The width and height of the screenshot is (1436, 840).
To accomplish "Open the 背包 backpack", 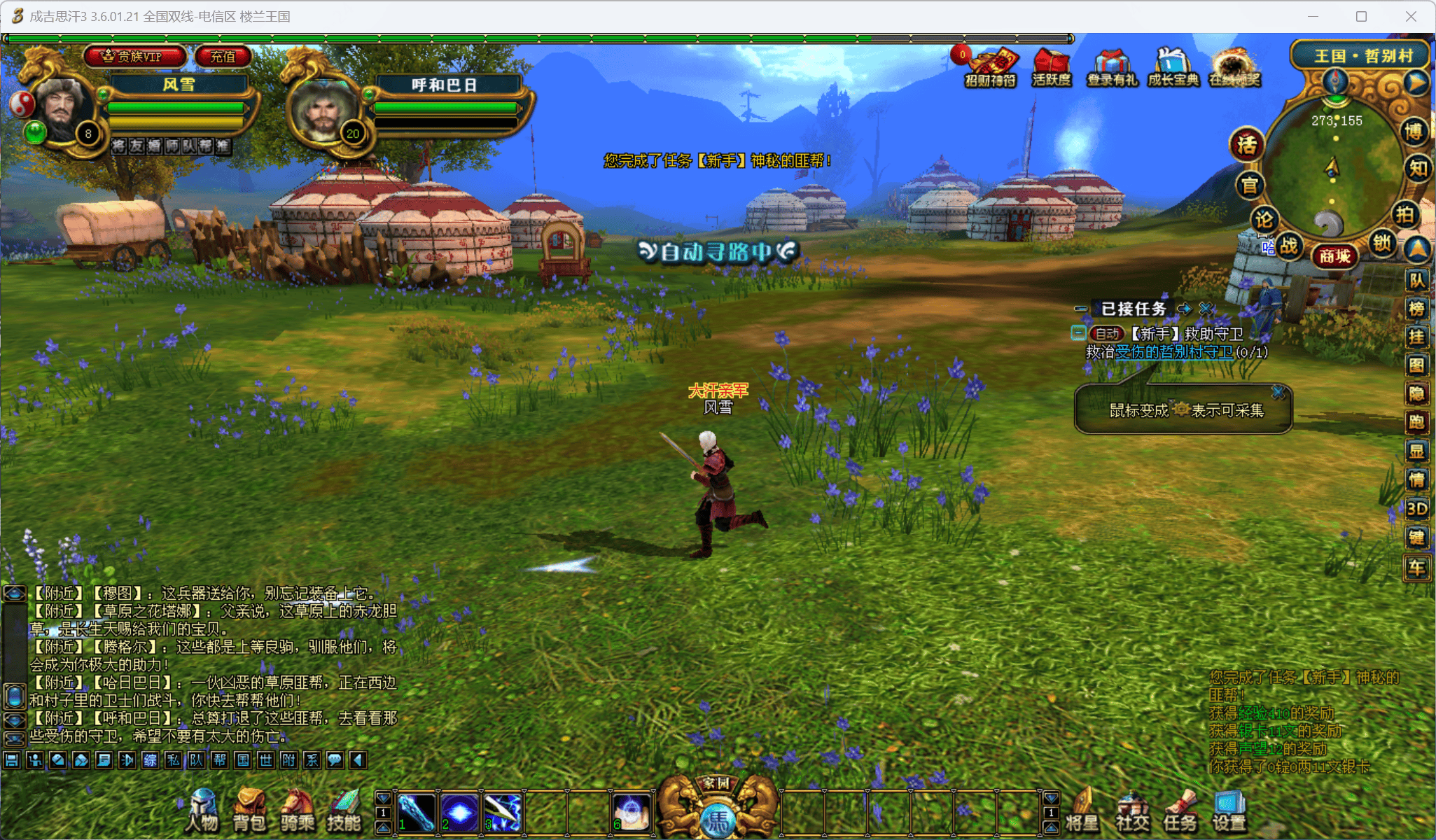I will pos(249,811).
